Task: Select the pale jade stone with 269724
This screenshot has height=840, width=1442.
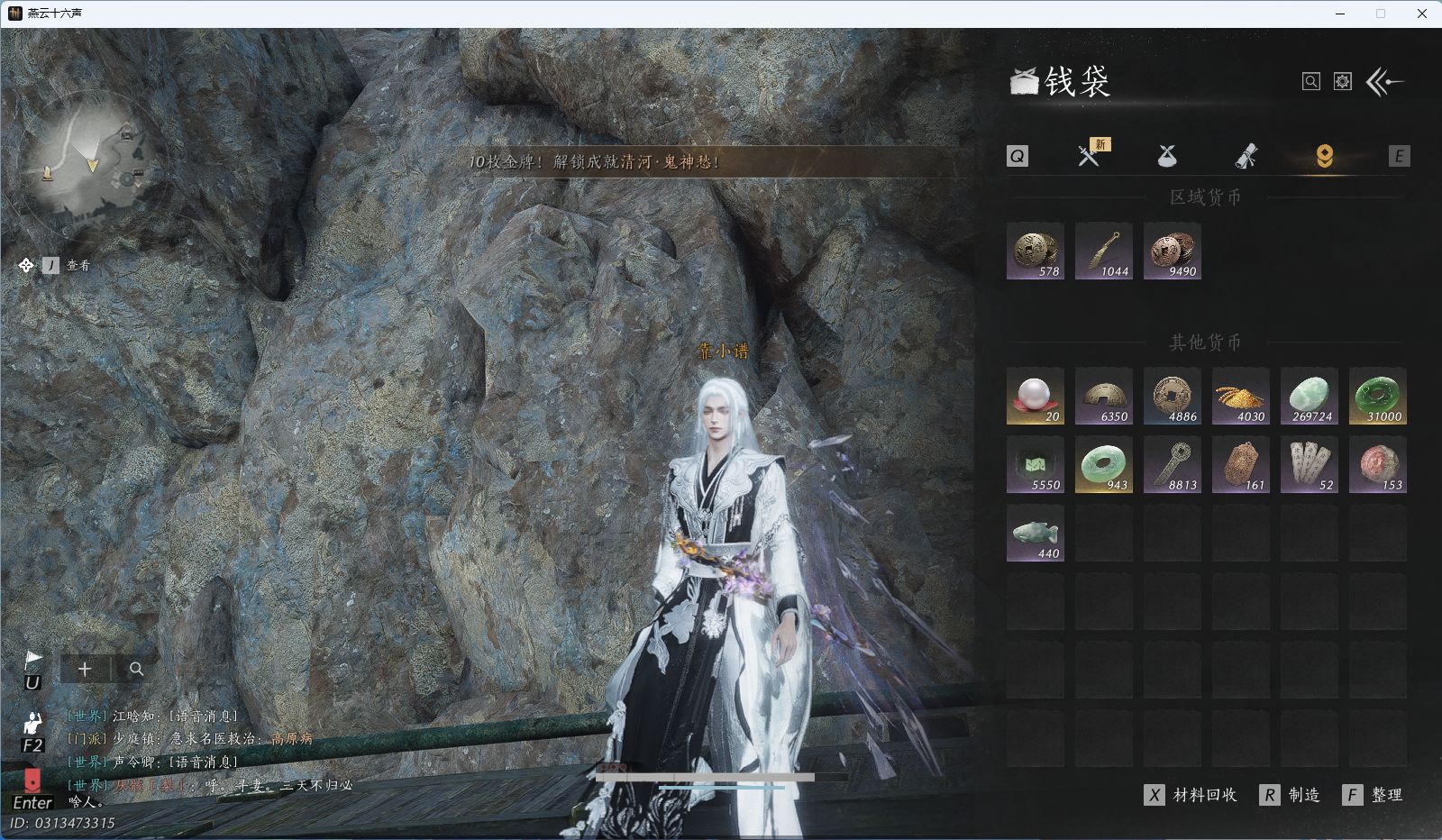Action: (1310, 397)
